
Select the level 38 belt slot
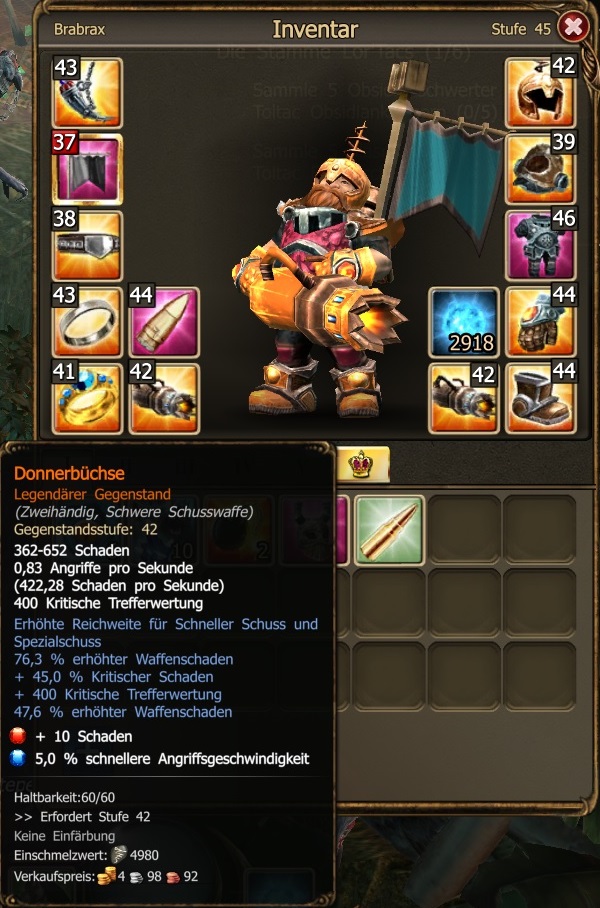pos(87,245)
